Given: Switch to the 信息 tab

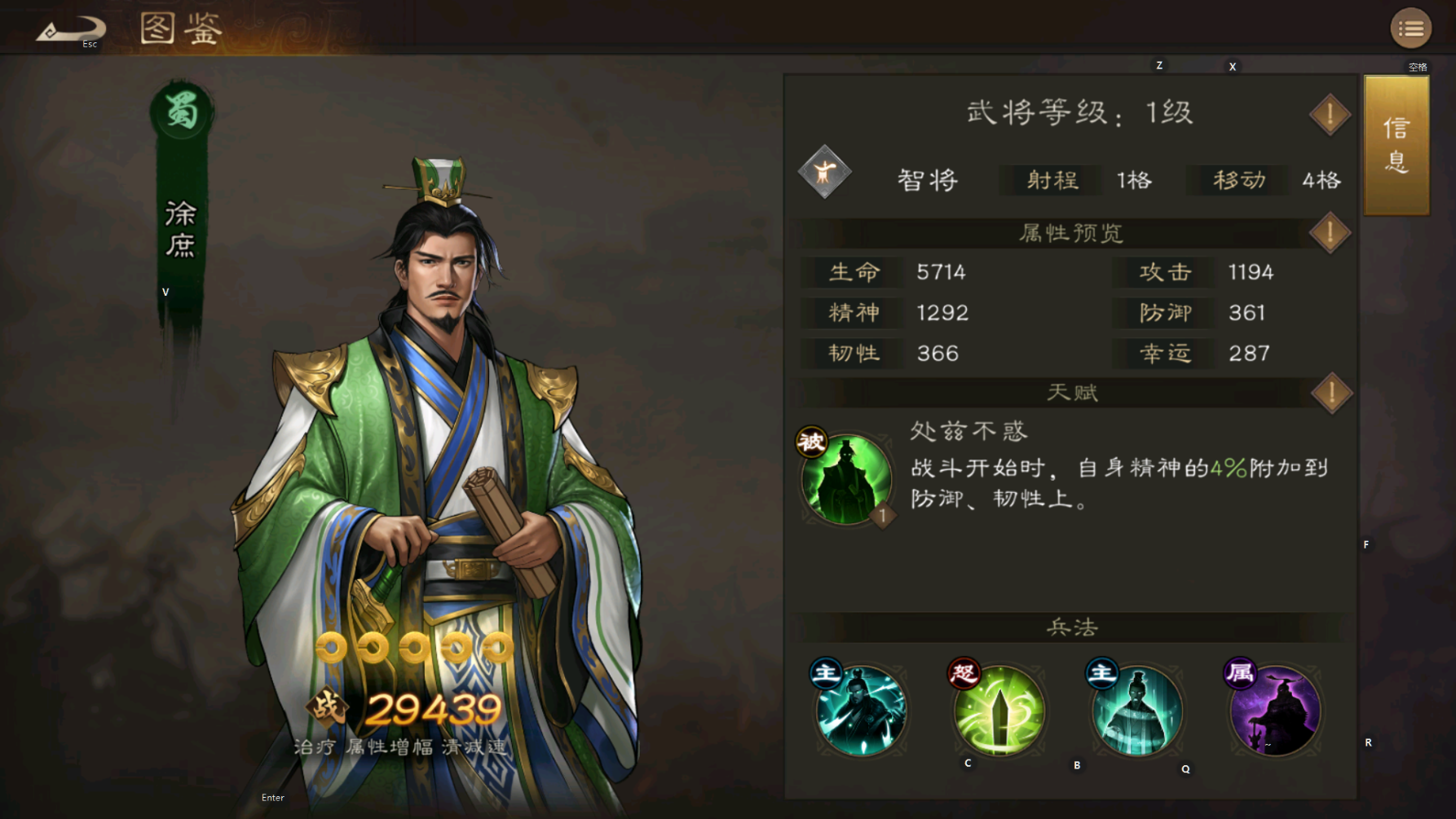Looking at the screenshot, I should [1396, 147].
